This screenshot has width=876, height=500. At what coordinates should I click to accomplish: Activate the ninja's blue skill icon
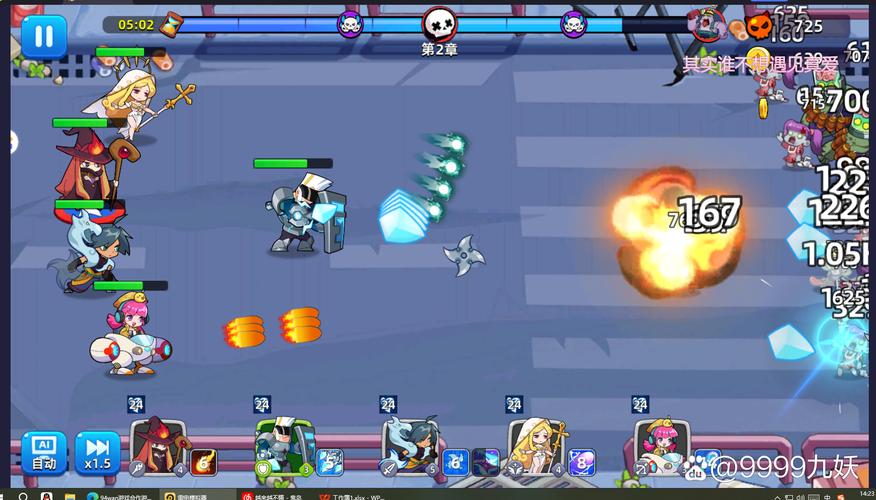click(456, 461)
